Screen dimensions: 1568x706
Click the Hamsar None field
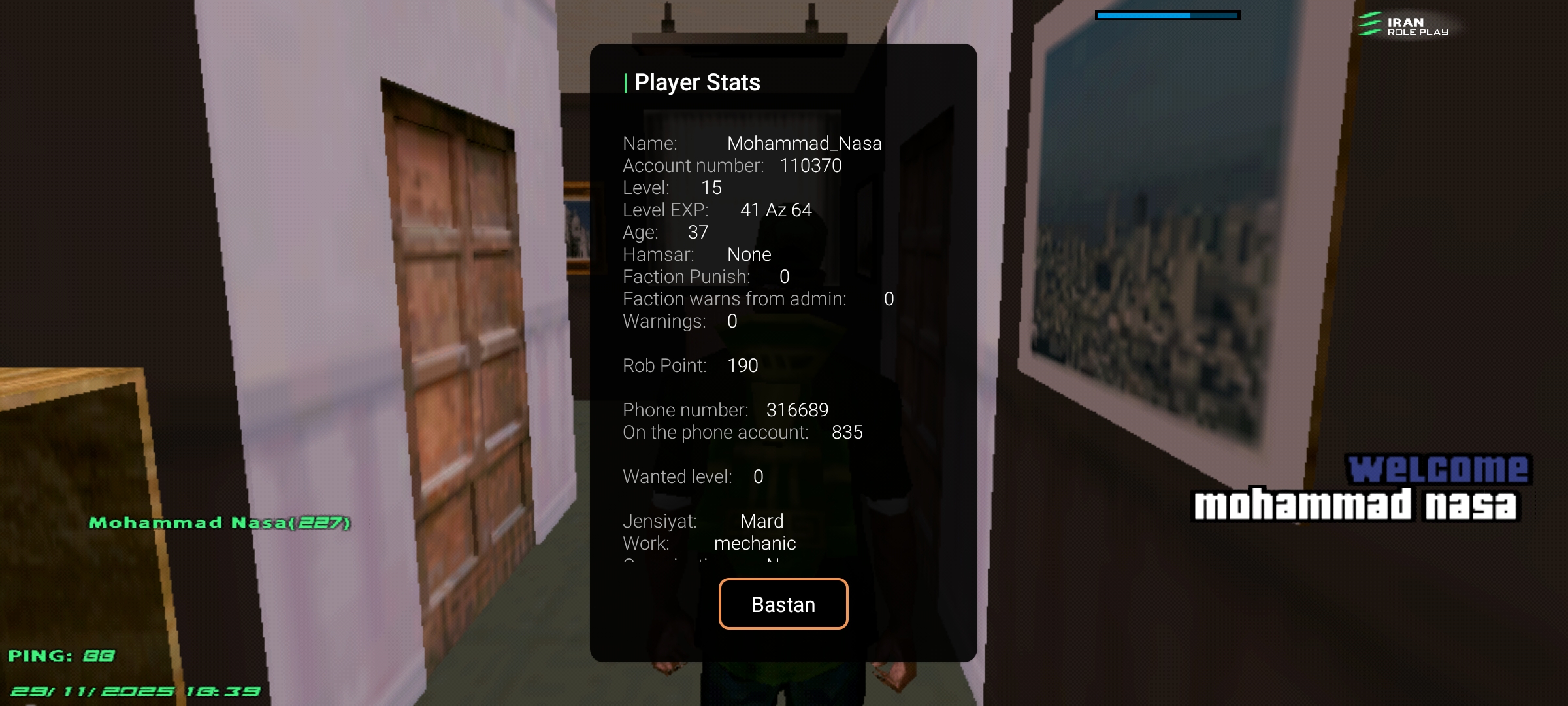tap(696, 254)
